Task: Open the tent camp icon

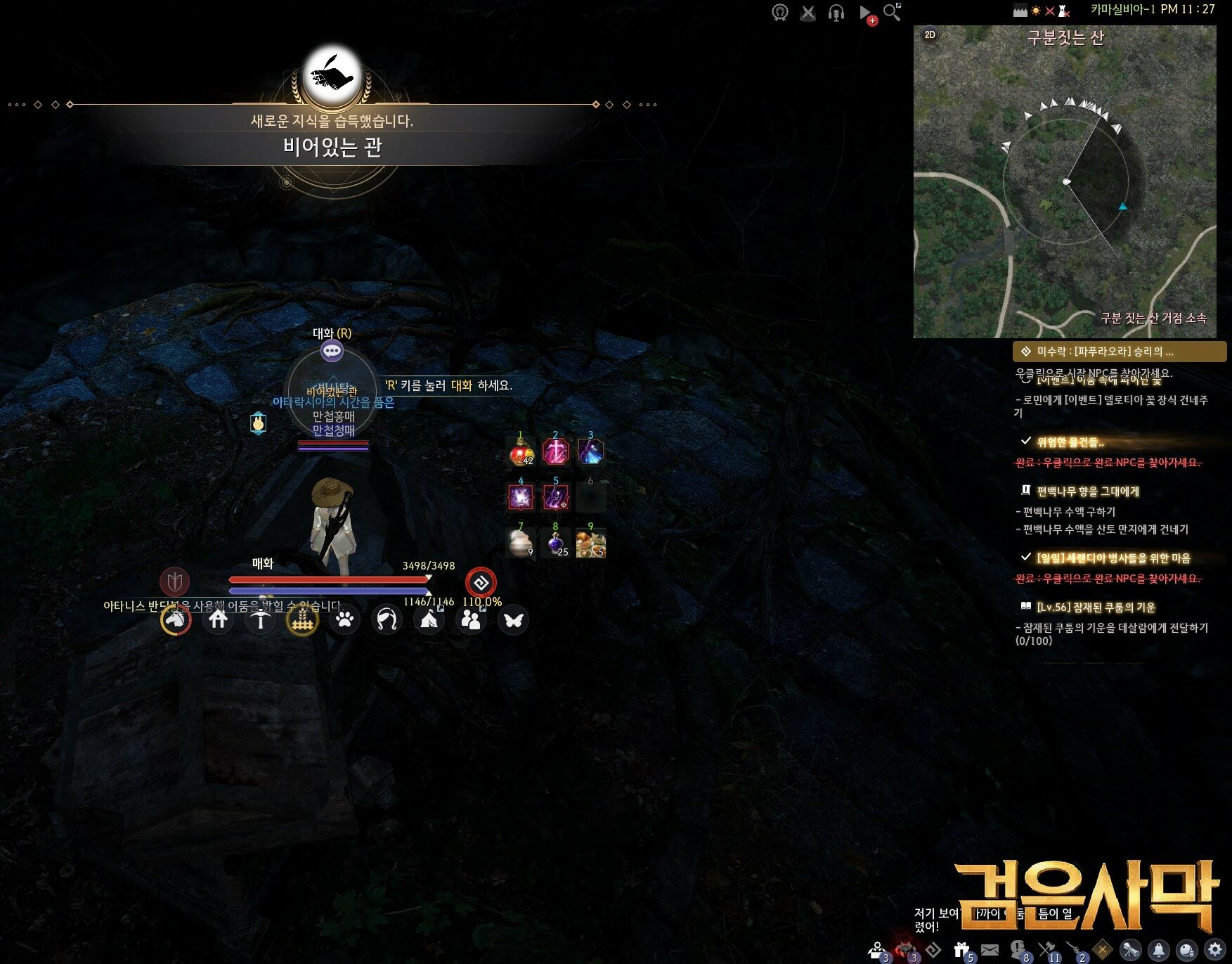Action: click(x=429, y=619)
